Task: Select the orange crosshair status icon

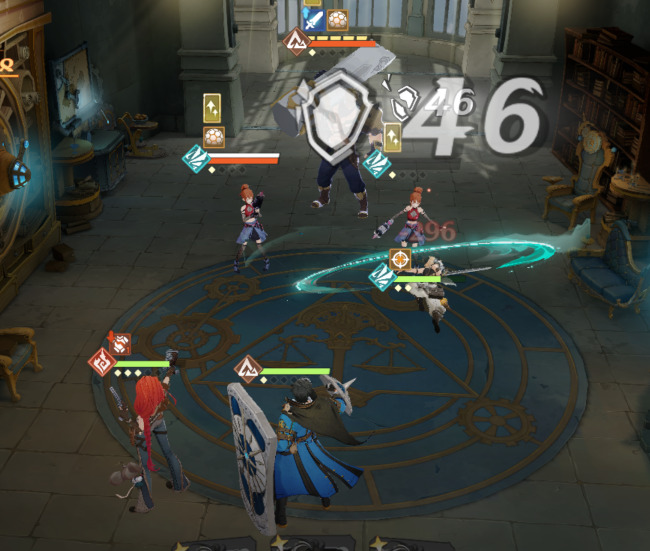Action: point(400,260)
